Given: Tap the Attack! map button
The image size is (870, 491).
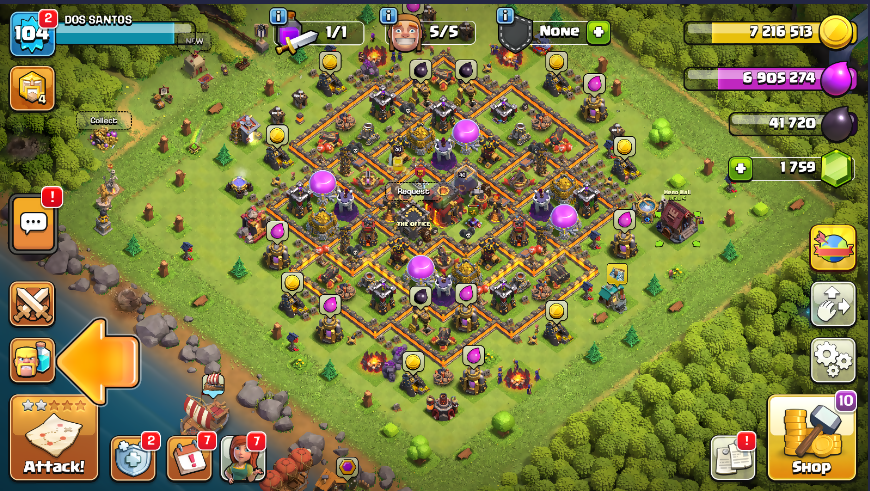Looking at the screenshot, I should tap(54, 438).
